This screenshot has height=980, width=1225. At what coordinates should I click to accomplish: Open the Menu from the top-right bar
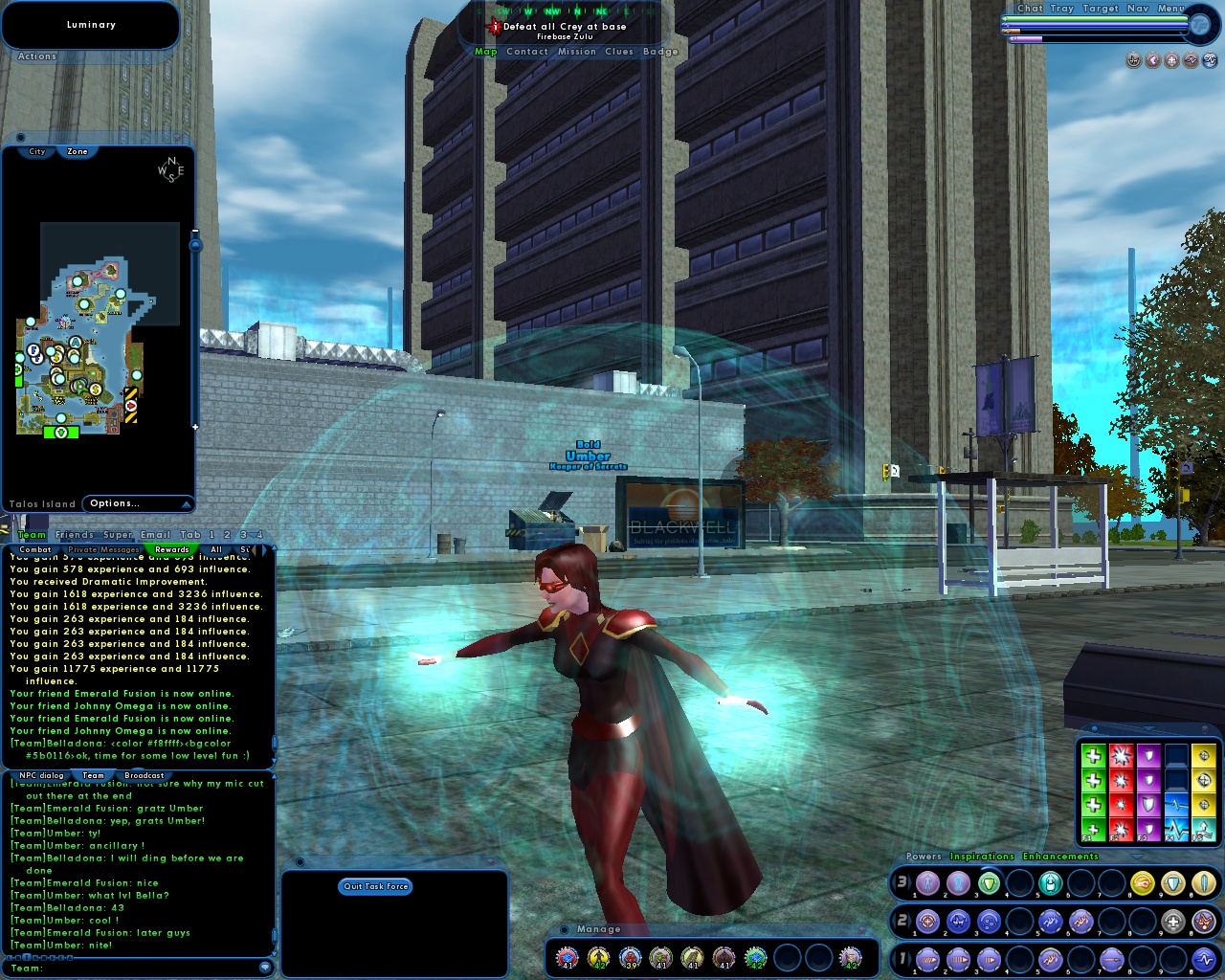[1169, 9]
